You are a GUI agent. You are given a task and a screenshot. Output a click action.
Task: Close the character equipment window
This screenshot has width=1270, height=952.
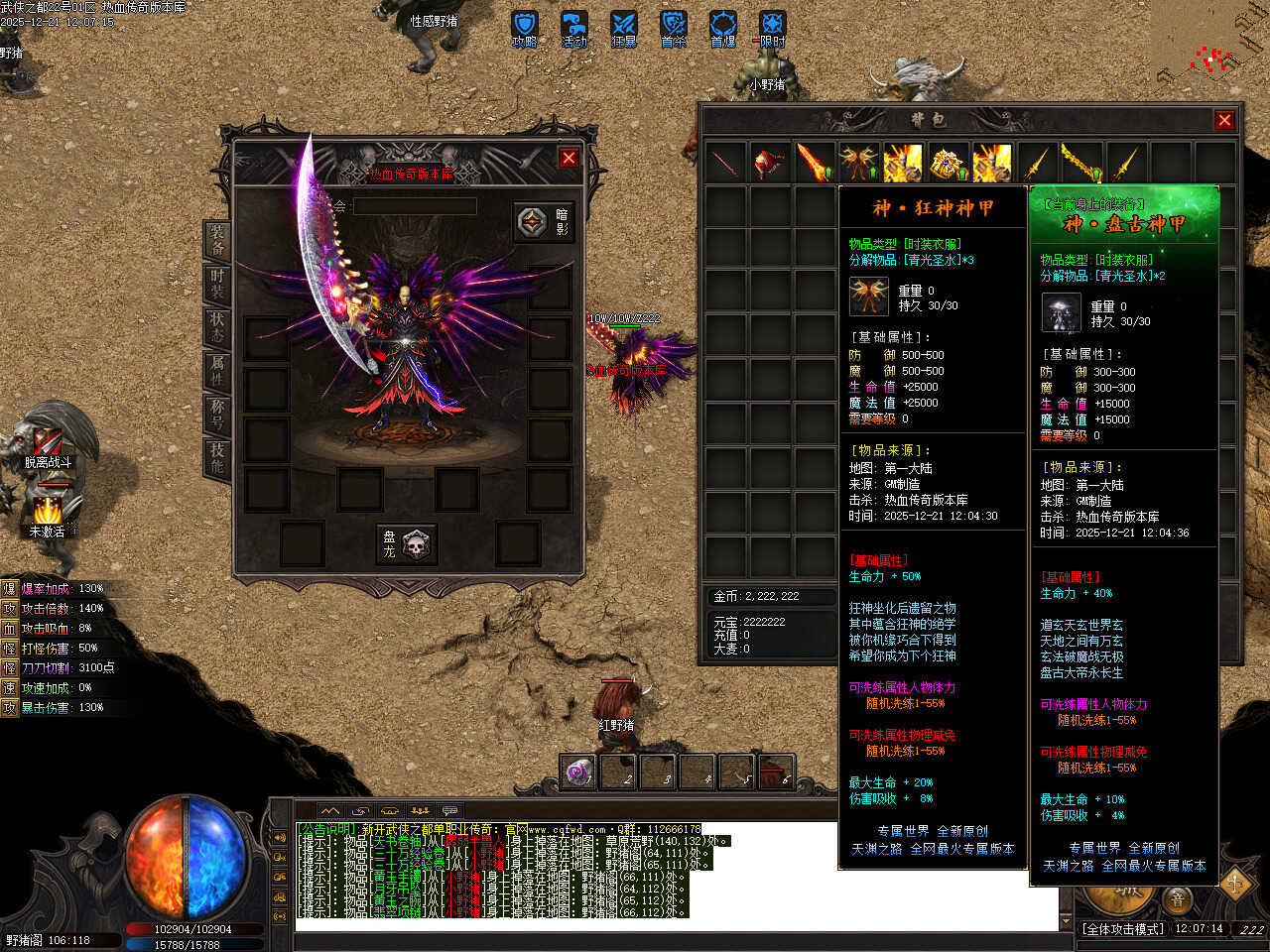pos(569,158)
